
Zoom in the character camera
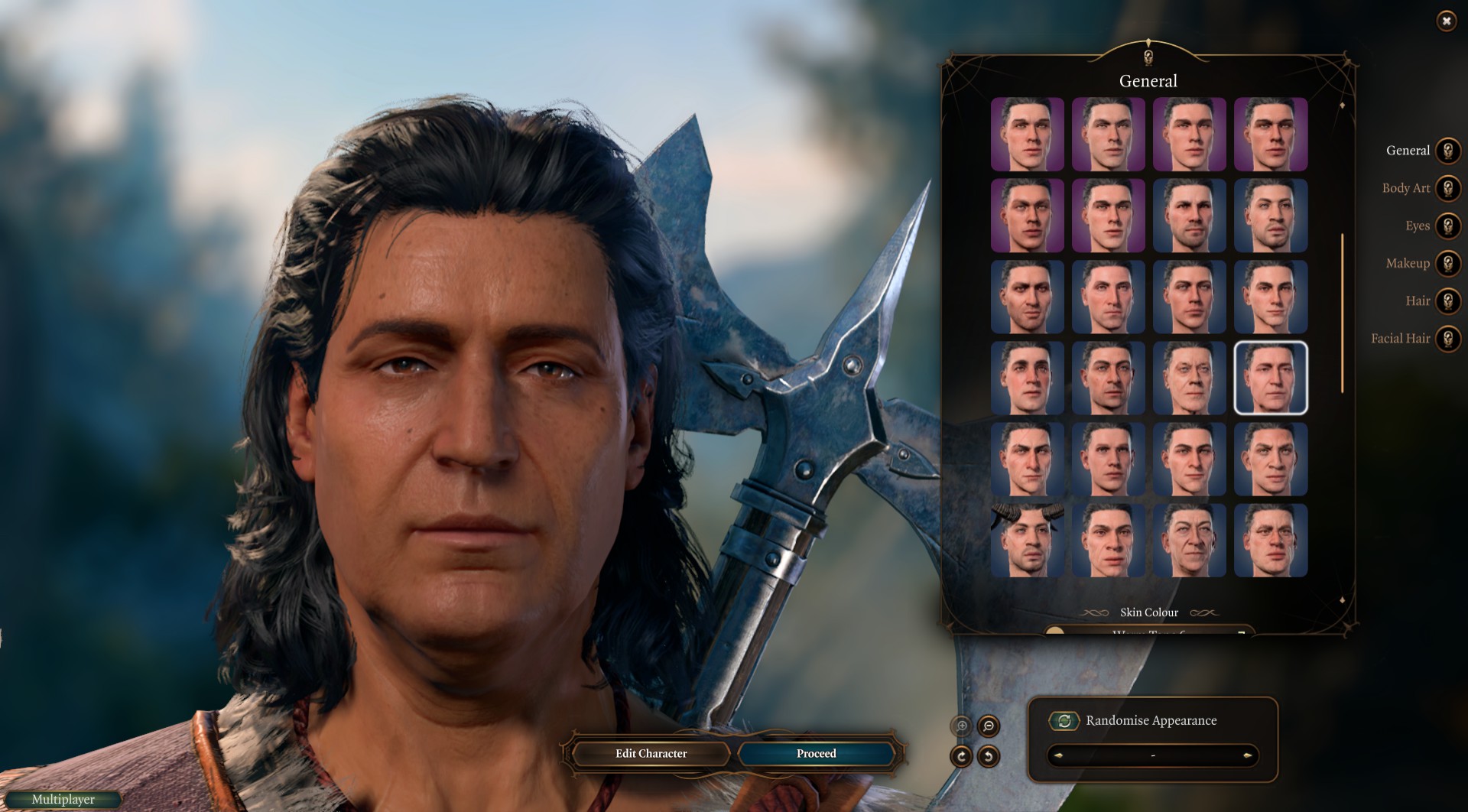tap(962, 726)
